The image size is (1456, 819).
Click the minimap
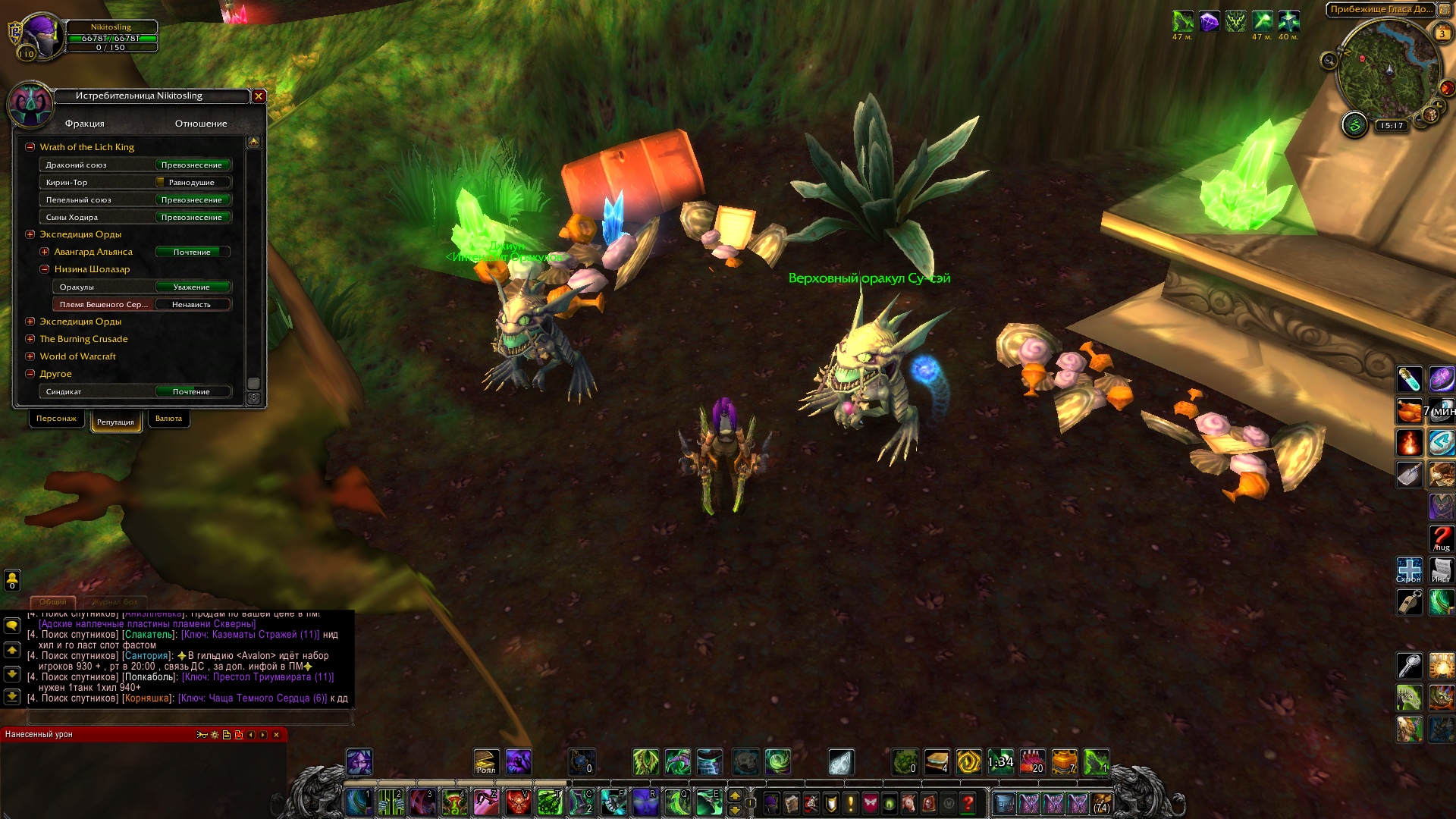[x=1388, y=72]
